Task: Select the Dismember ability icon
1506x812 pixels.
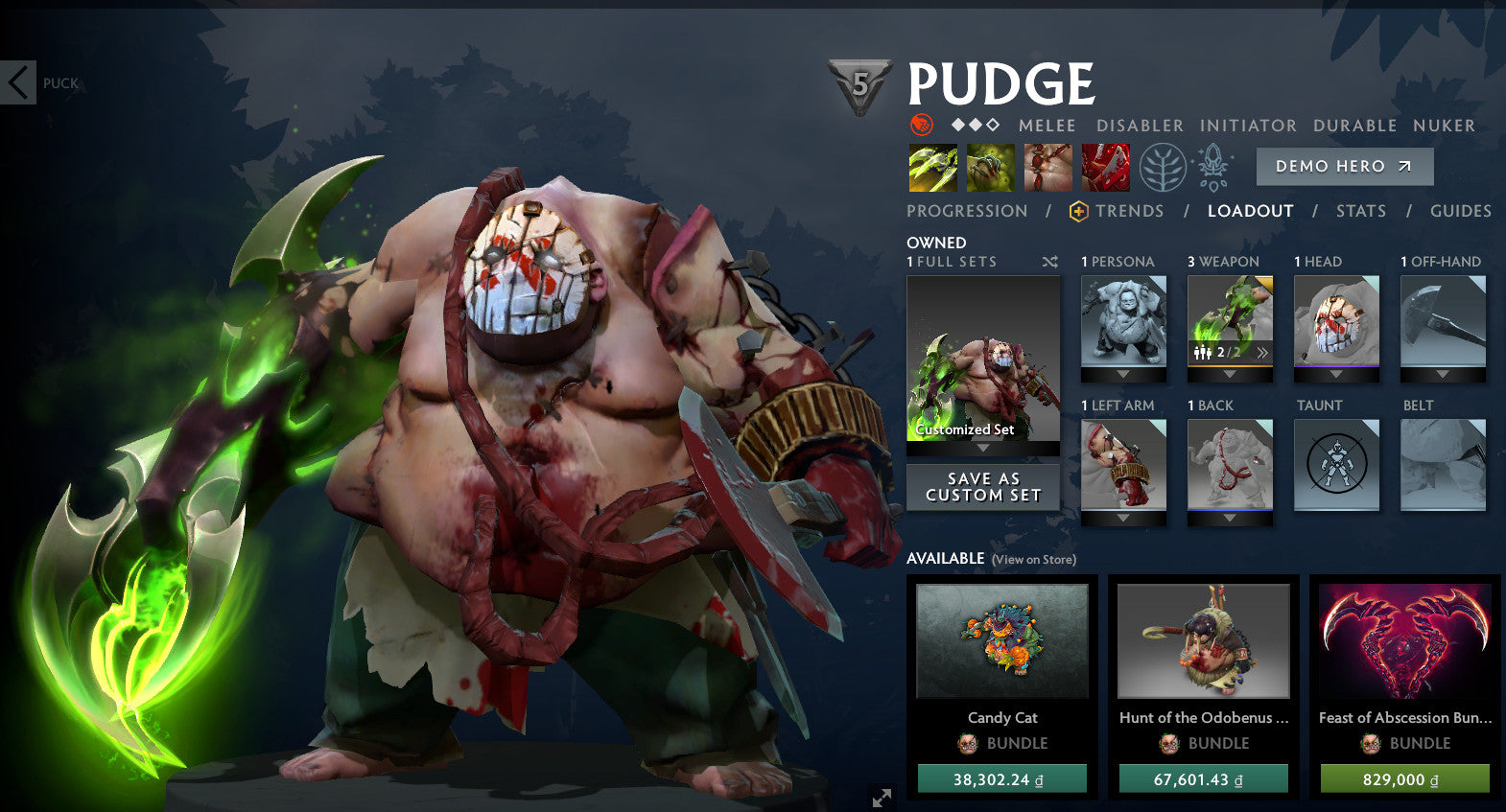Action: click(x=1105, y=166)
